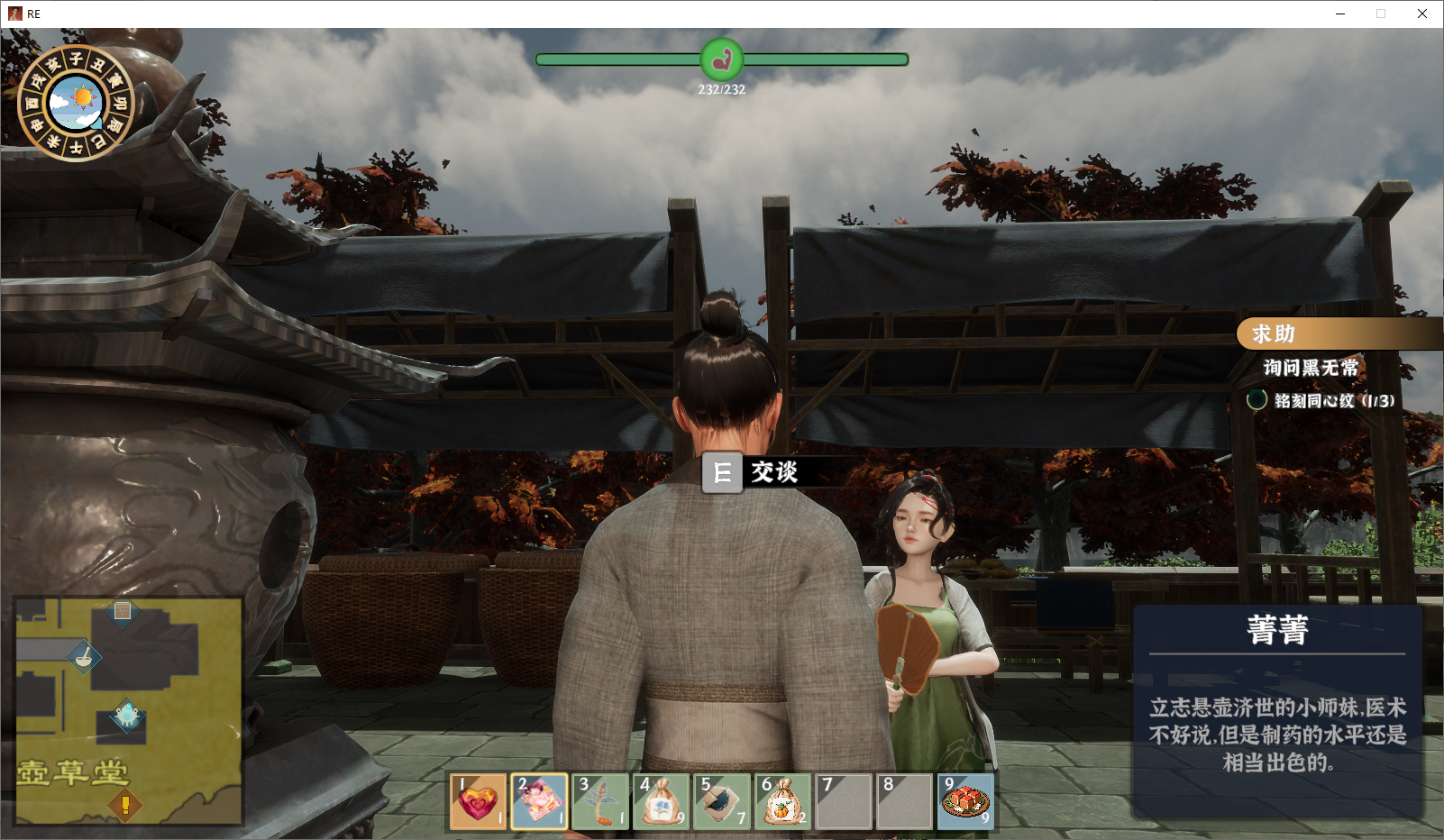1444x840 pixels.
Task: Select the red heart gem hotbar slot
Action: pos(478,800)
